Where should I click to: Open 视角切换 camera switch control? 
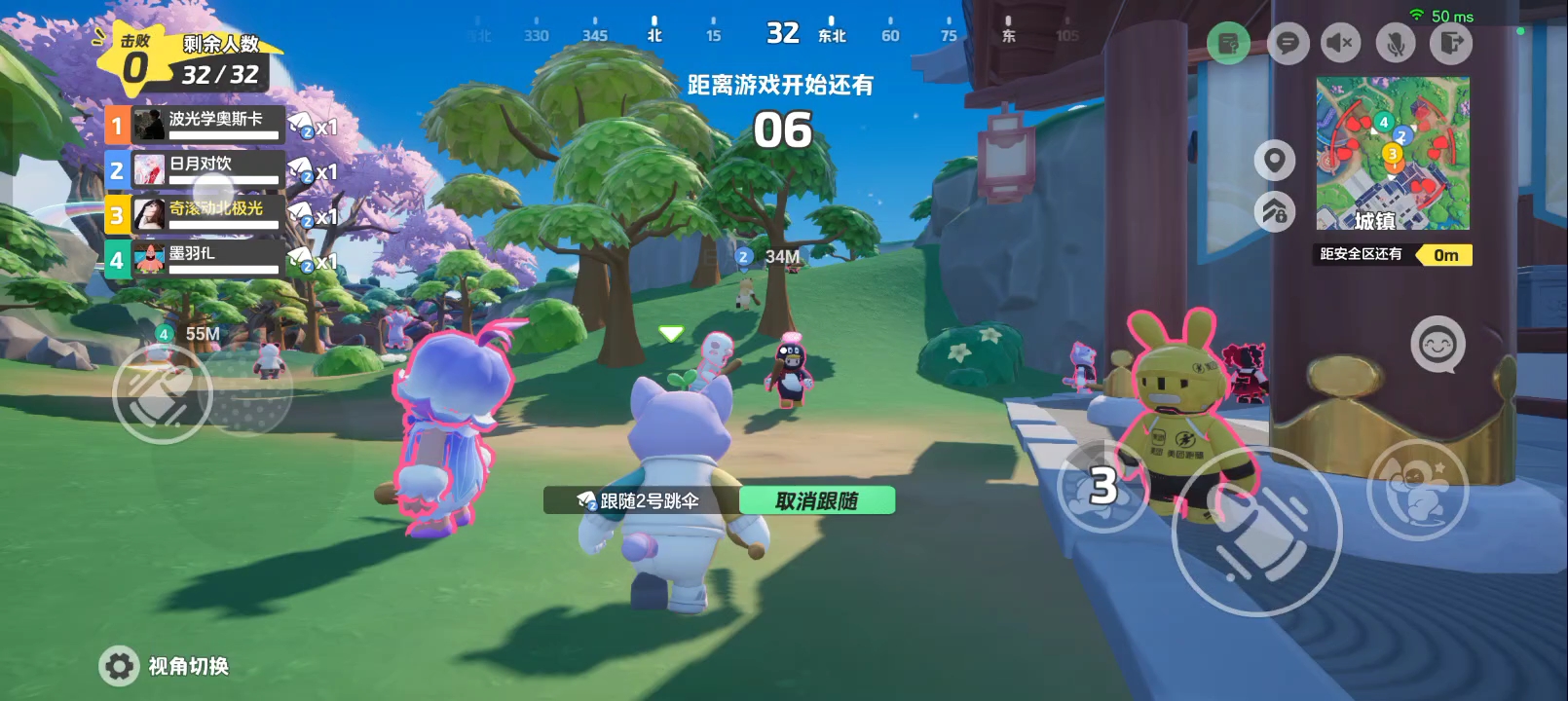(166, 667)
